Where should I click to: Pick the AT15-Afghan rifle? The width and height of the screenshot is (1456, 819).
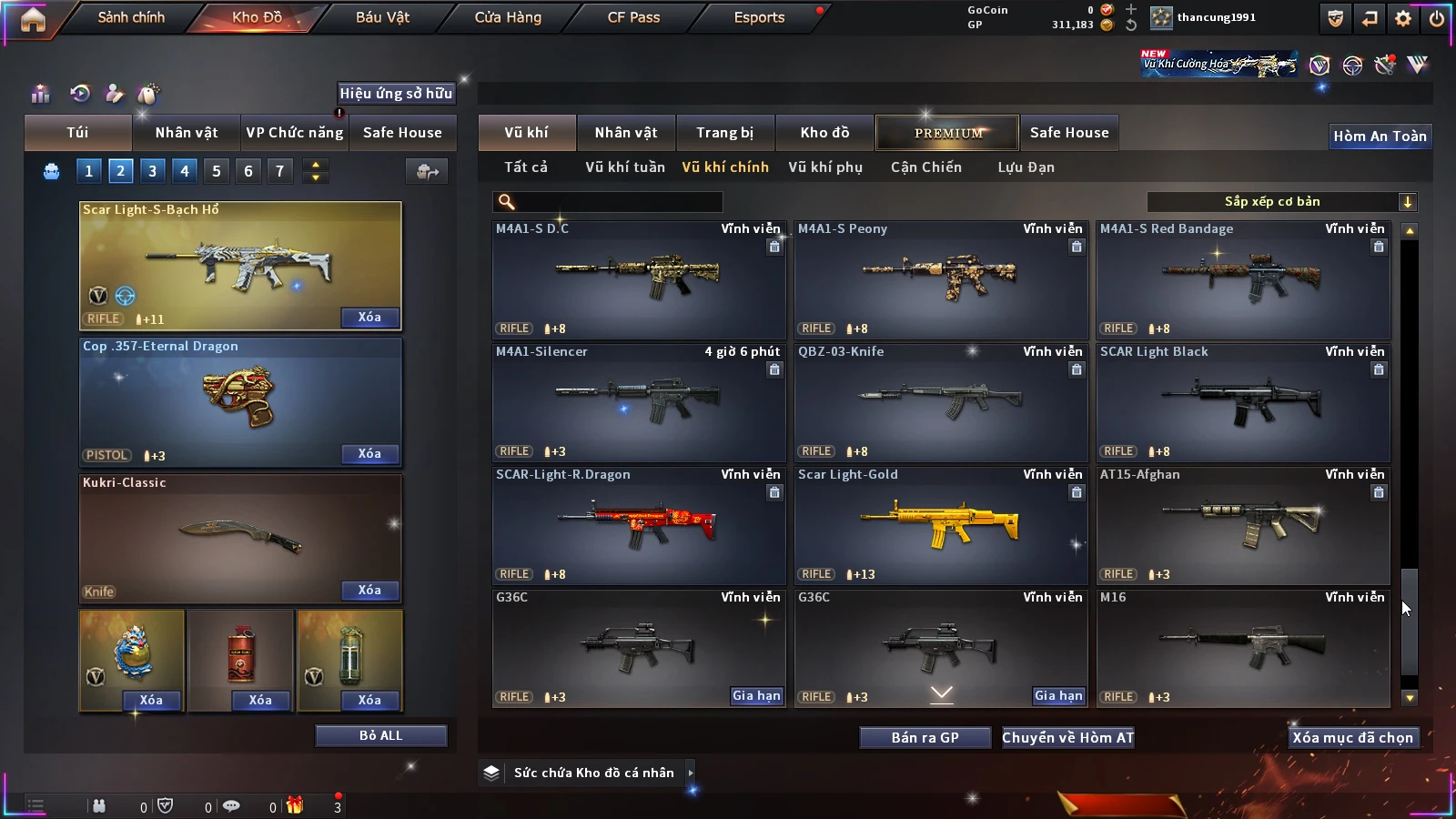(x=1243, y=525)
